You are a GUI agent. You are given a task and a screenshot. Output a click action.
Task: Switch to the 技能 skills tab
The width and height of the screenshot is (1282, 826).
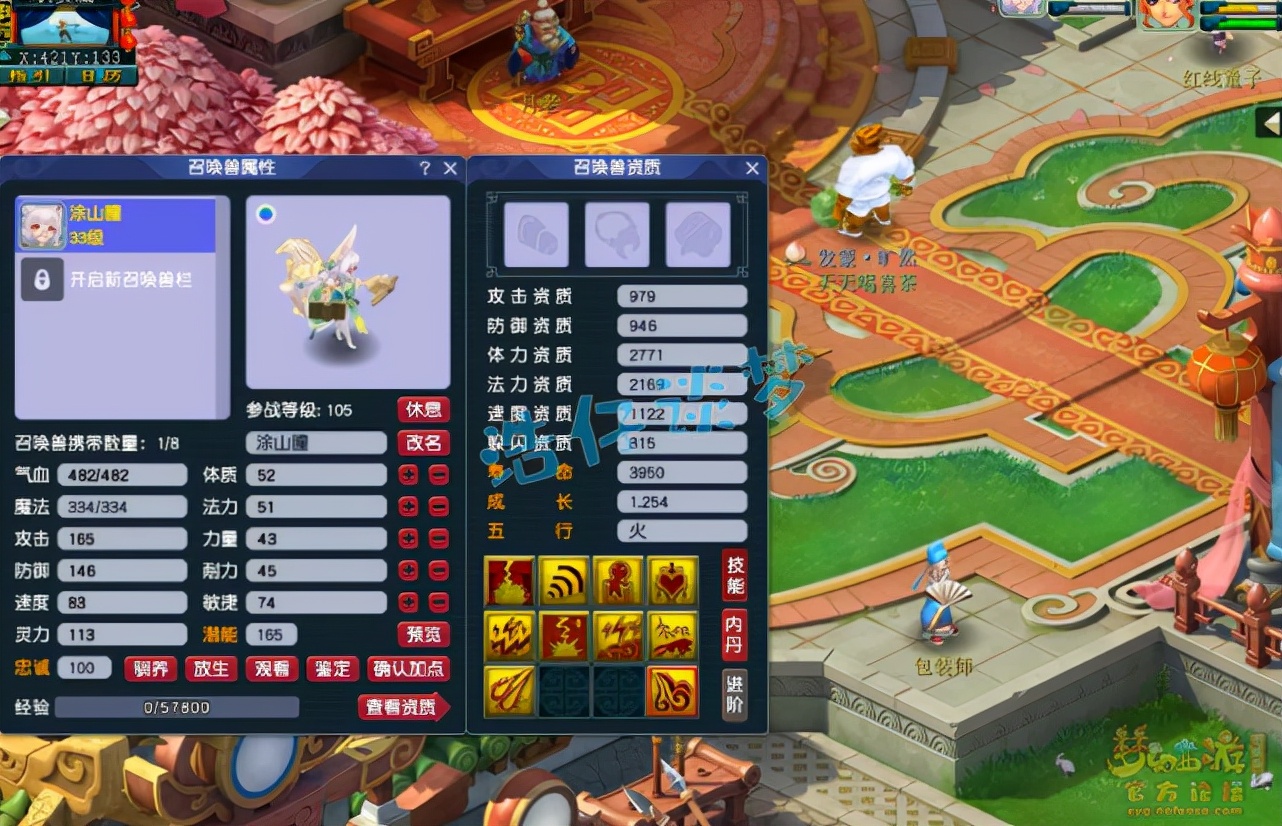tap(734, 575)
